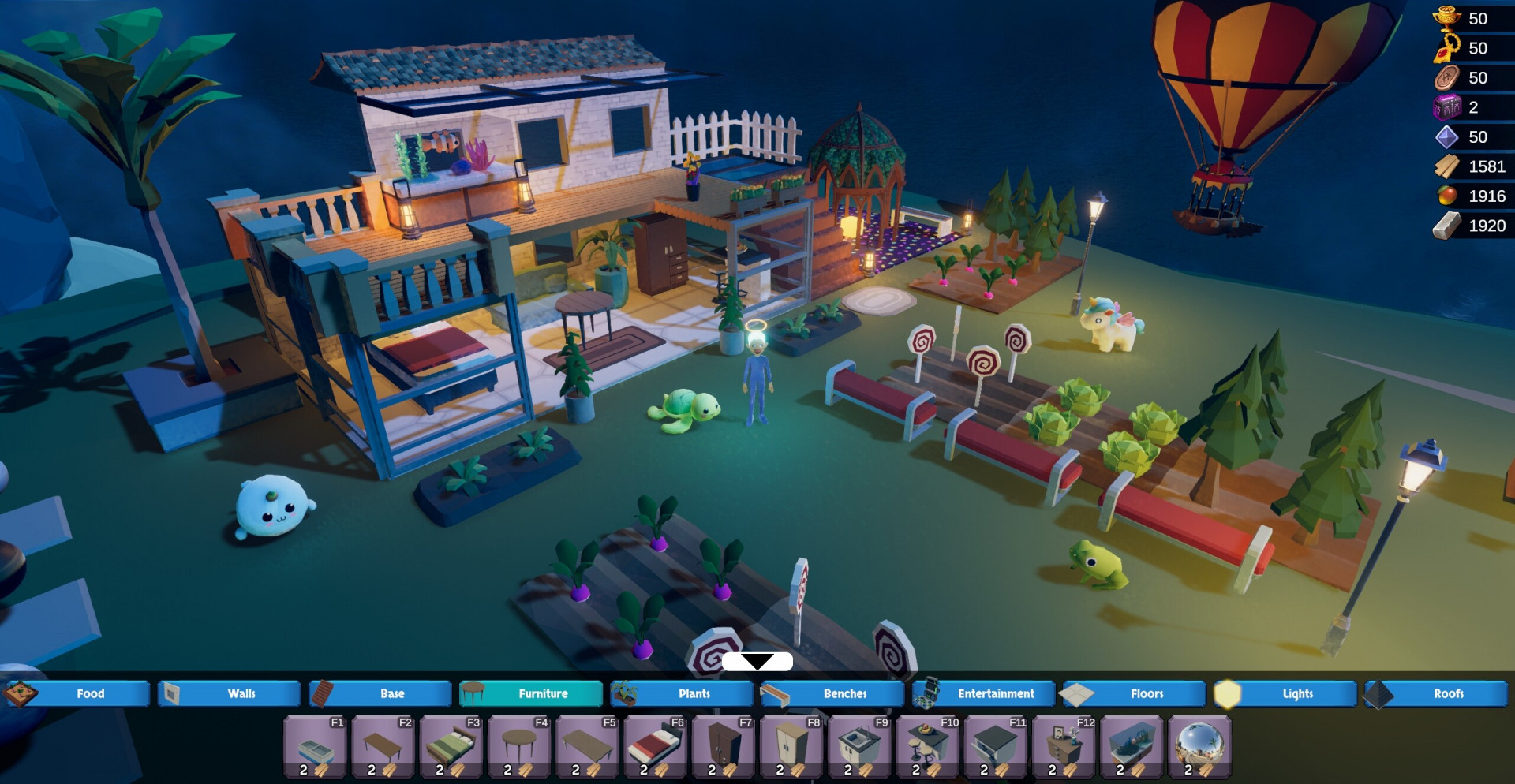Select the bar counter with stools
Viewport: 1515px width, 784px height.
pos(927,746)
